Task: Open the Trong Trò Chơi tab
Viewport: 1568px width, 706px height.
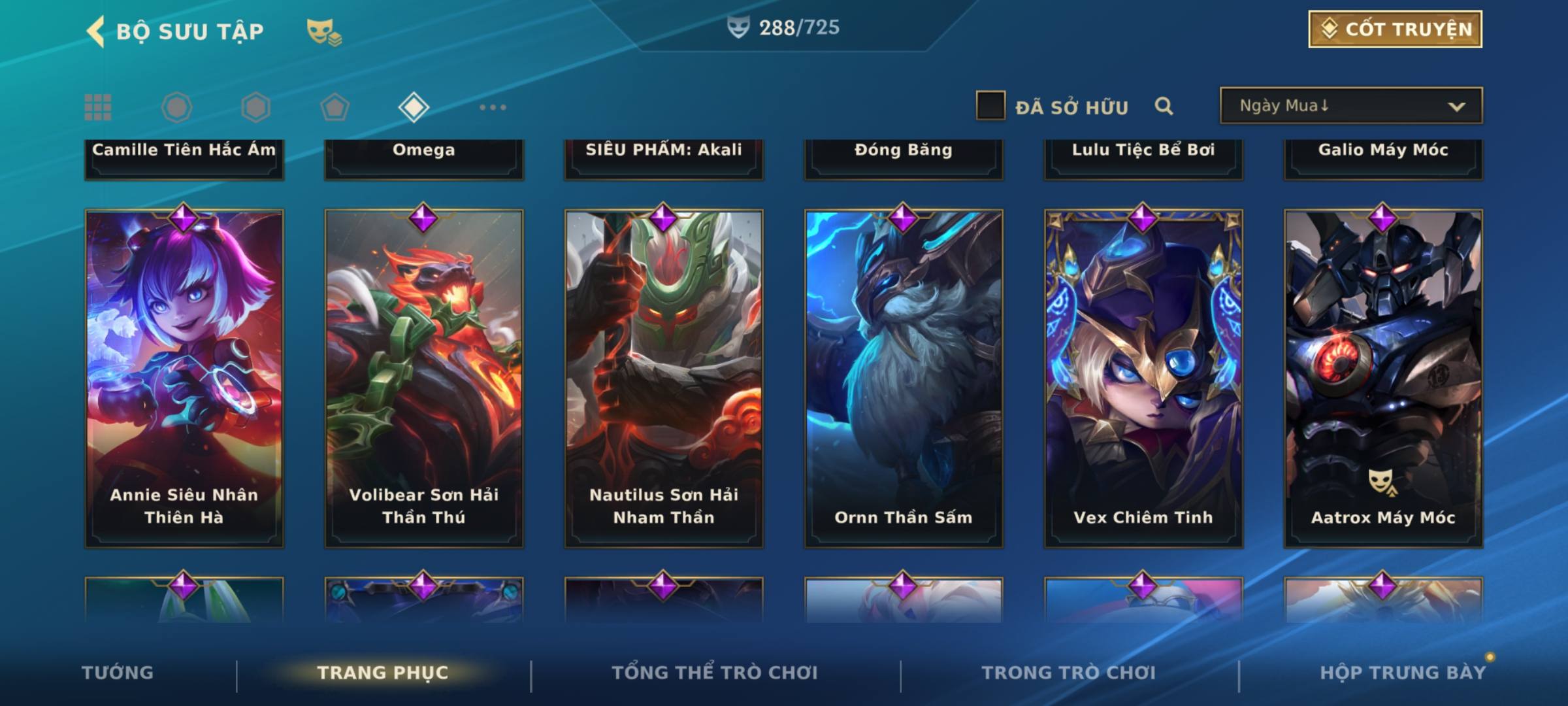Action: (x=1069, y=673)
